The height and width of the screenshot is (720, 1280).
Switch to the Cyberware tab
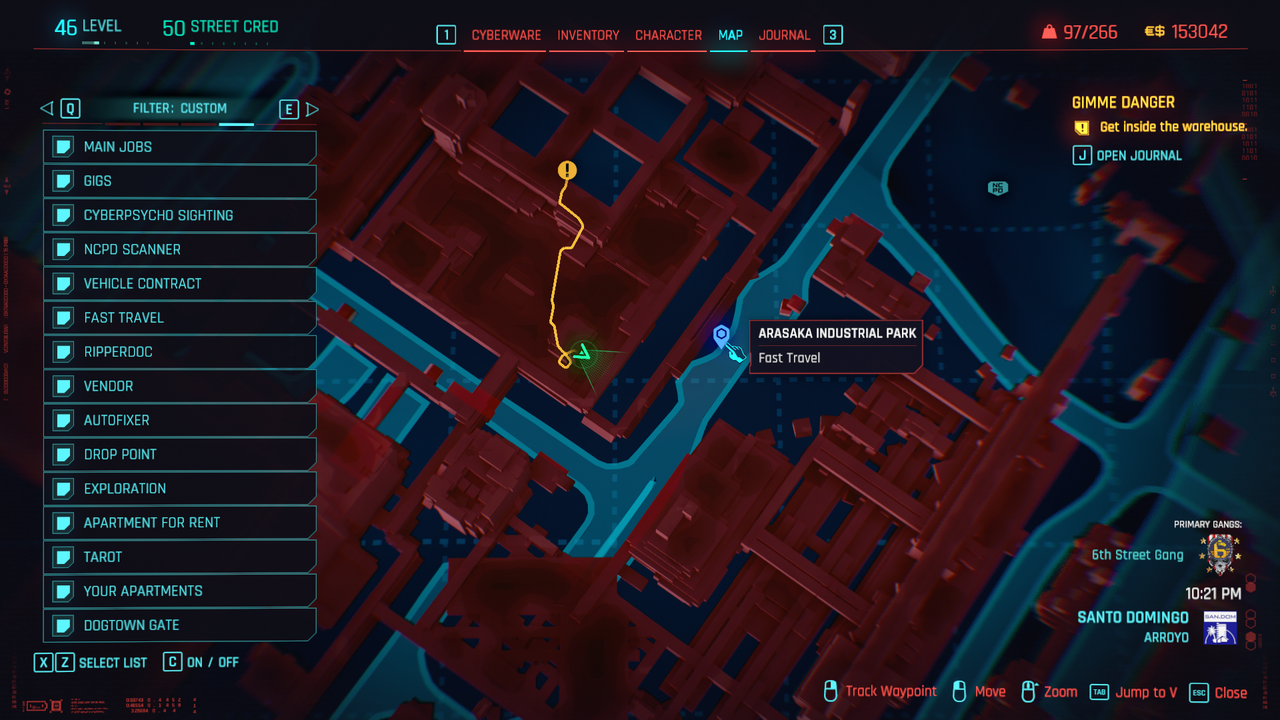[506, 35]
